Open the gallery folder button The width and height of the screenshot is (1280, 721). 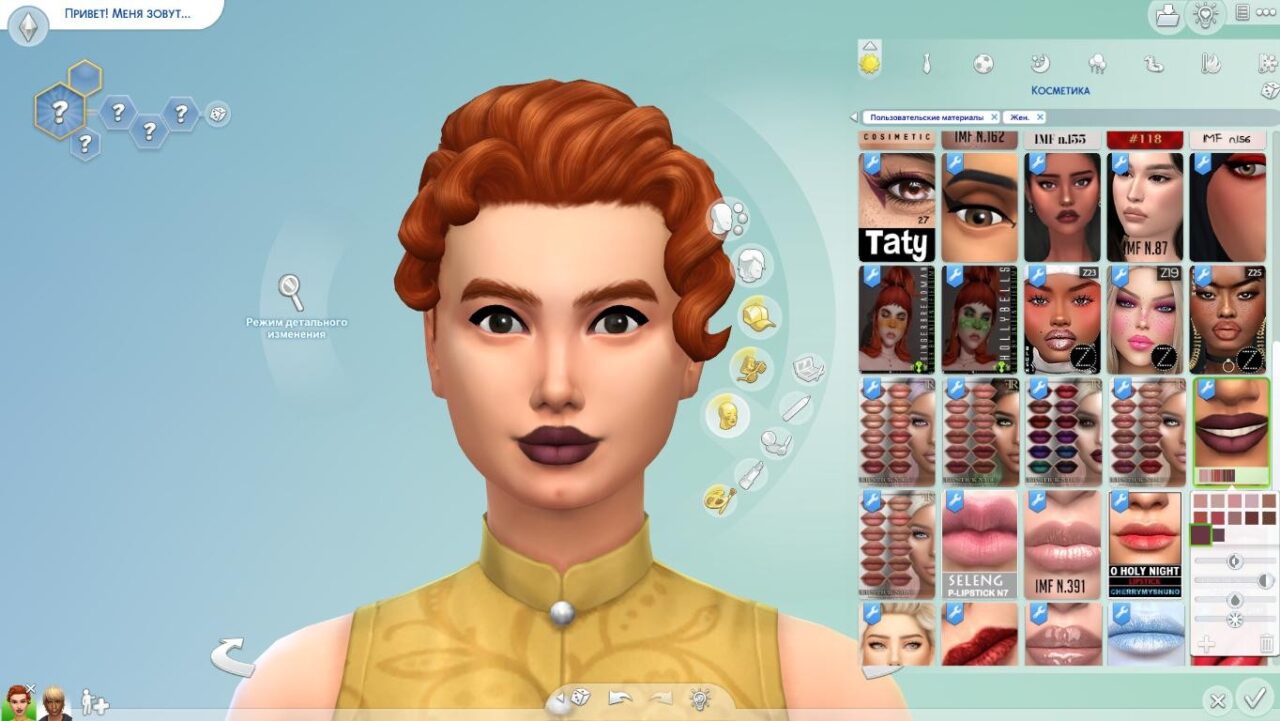(1167, 15)
